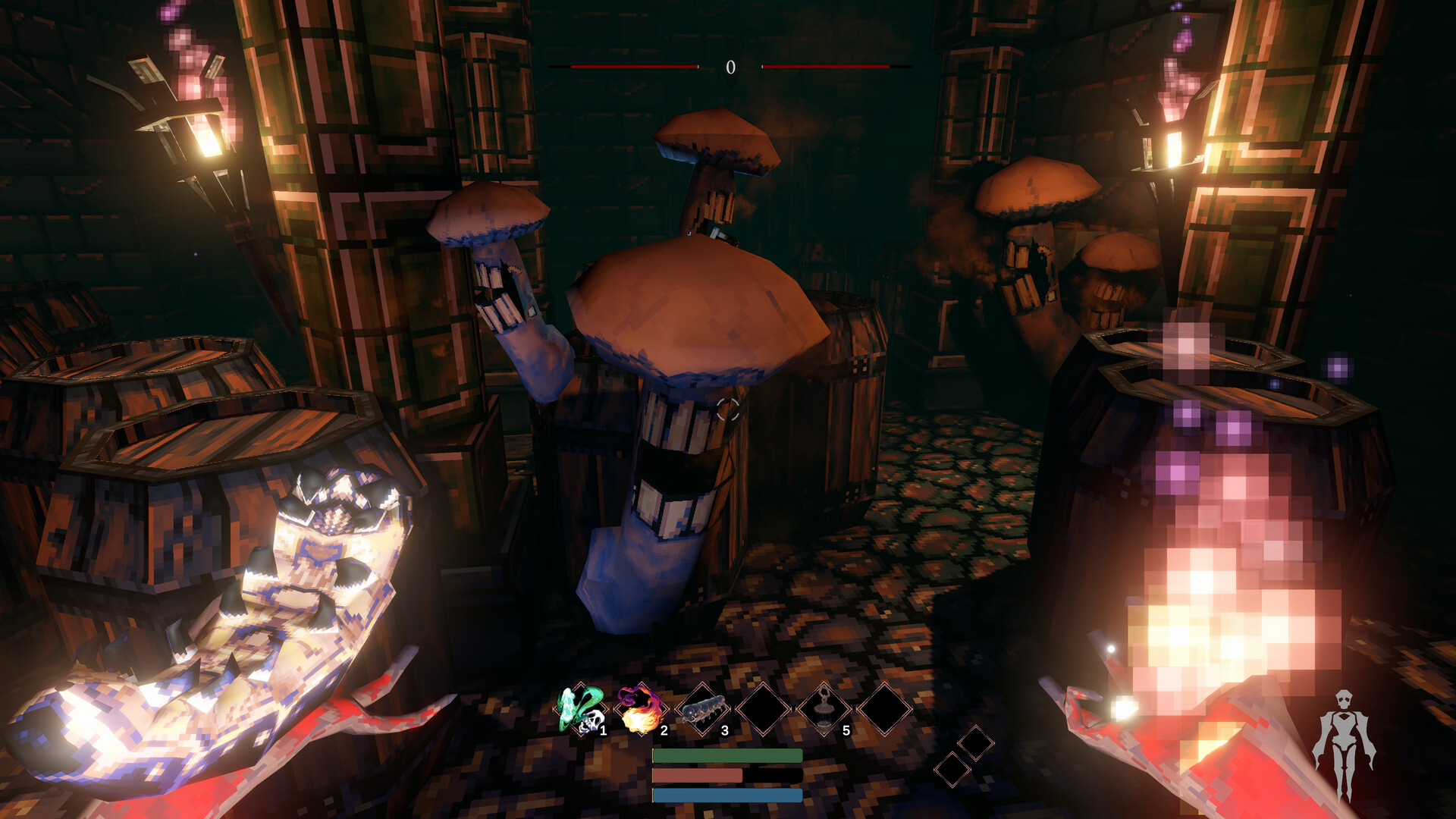Select the hanging lantern item in slot 5
1456x819 pixels.
824,710
